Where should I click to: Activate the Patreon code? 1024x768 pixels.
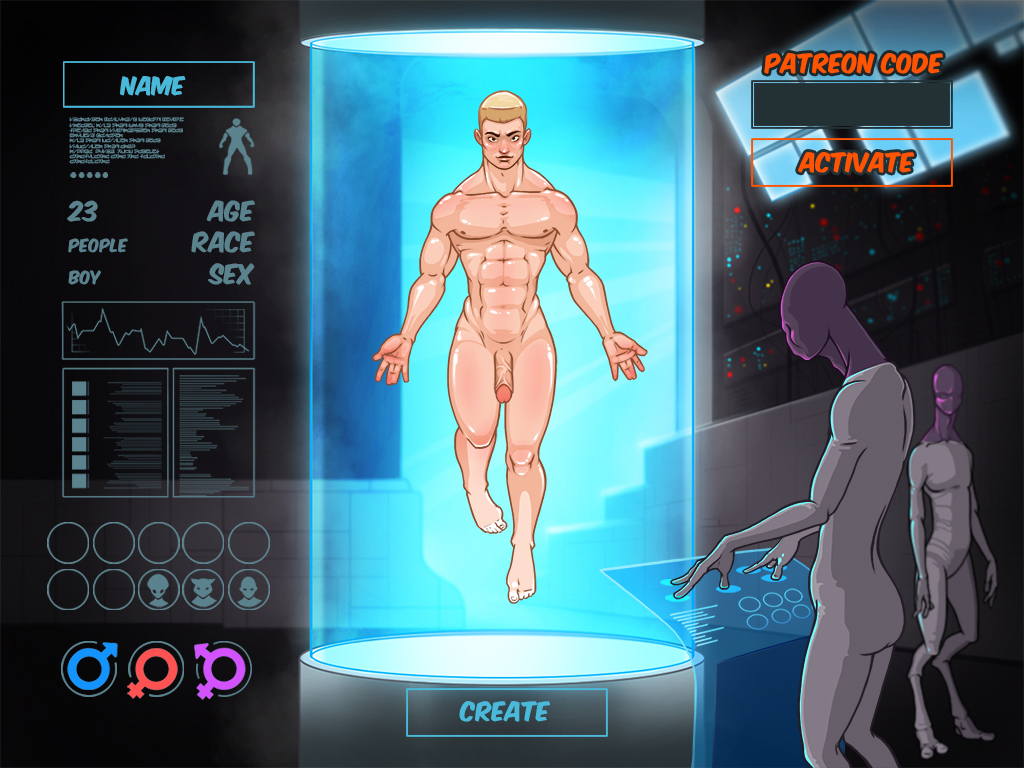(x=851, y=162)
